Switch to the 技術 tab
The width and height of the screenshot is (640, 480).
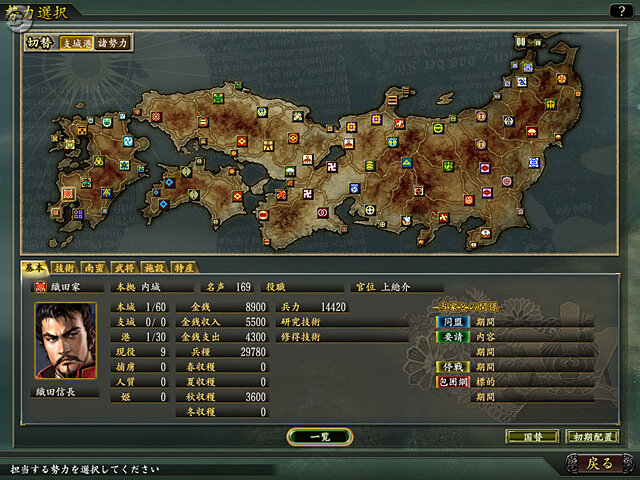tap(63, 268)
